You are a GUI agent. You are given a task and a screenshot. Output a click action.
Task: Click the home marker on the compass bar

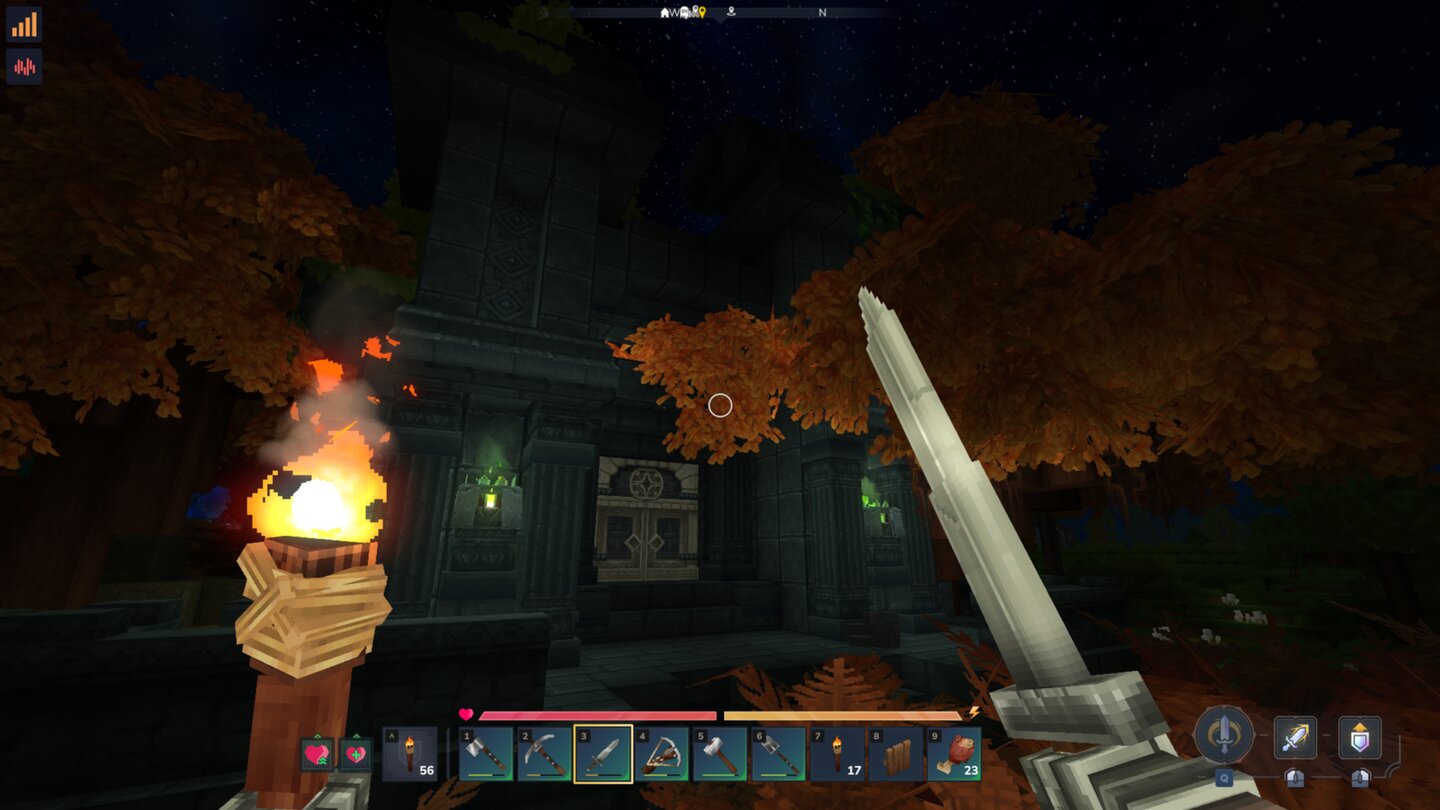pos(664,13)
